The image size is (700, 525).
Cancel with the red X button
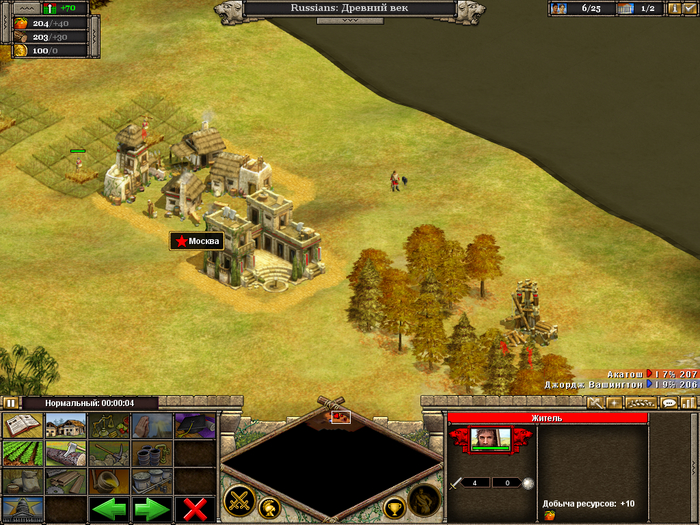[195, 509]
